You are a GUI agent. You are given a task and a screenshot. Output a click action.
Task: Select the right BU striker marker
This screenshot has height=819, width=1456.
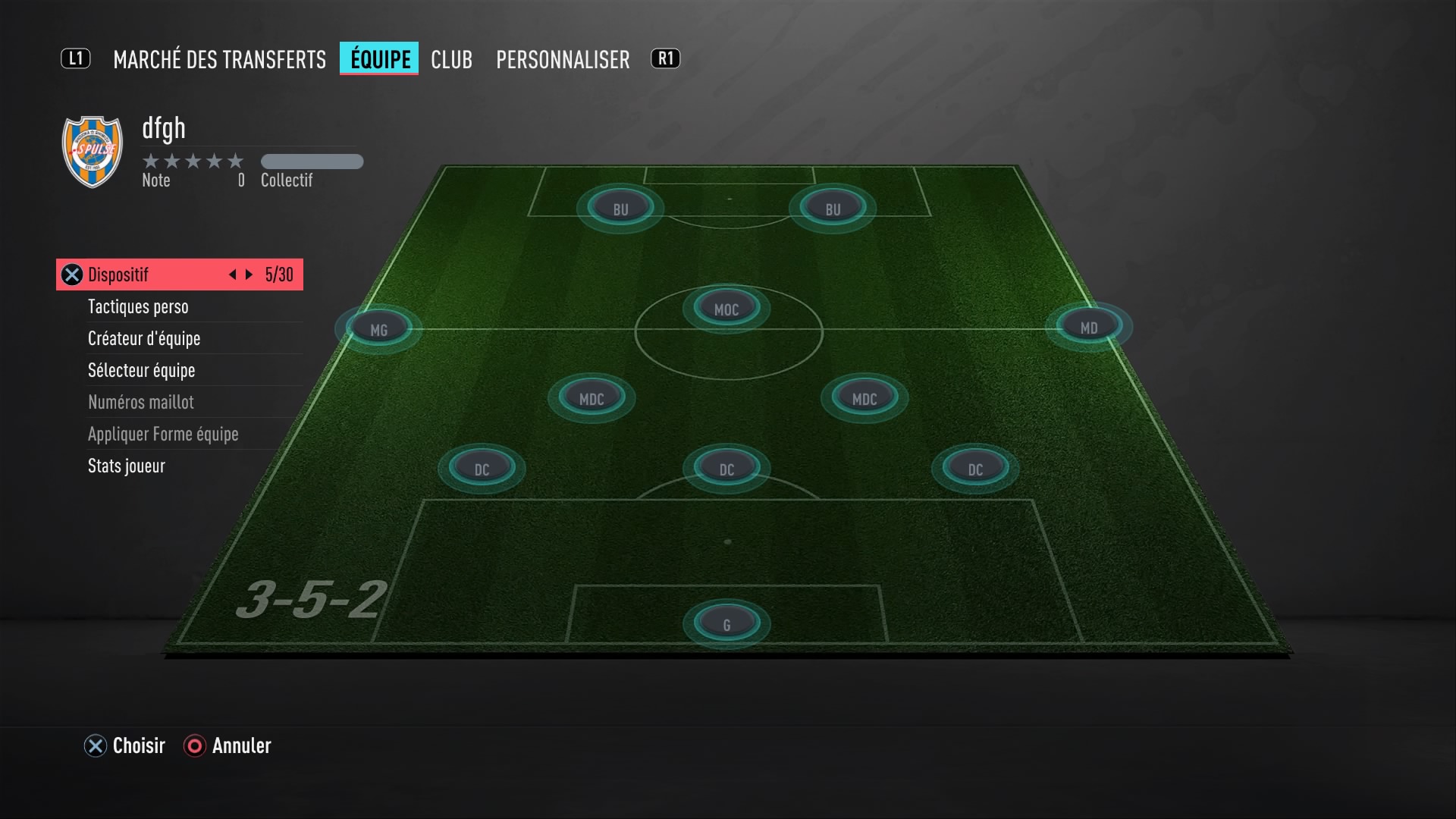[831, 206]
